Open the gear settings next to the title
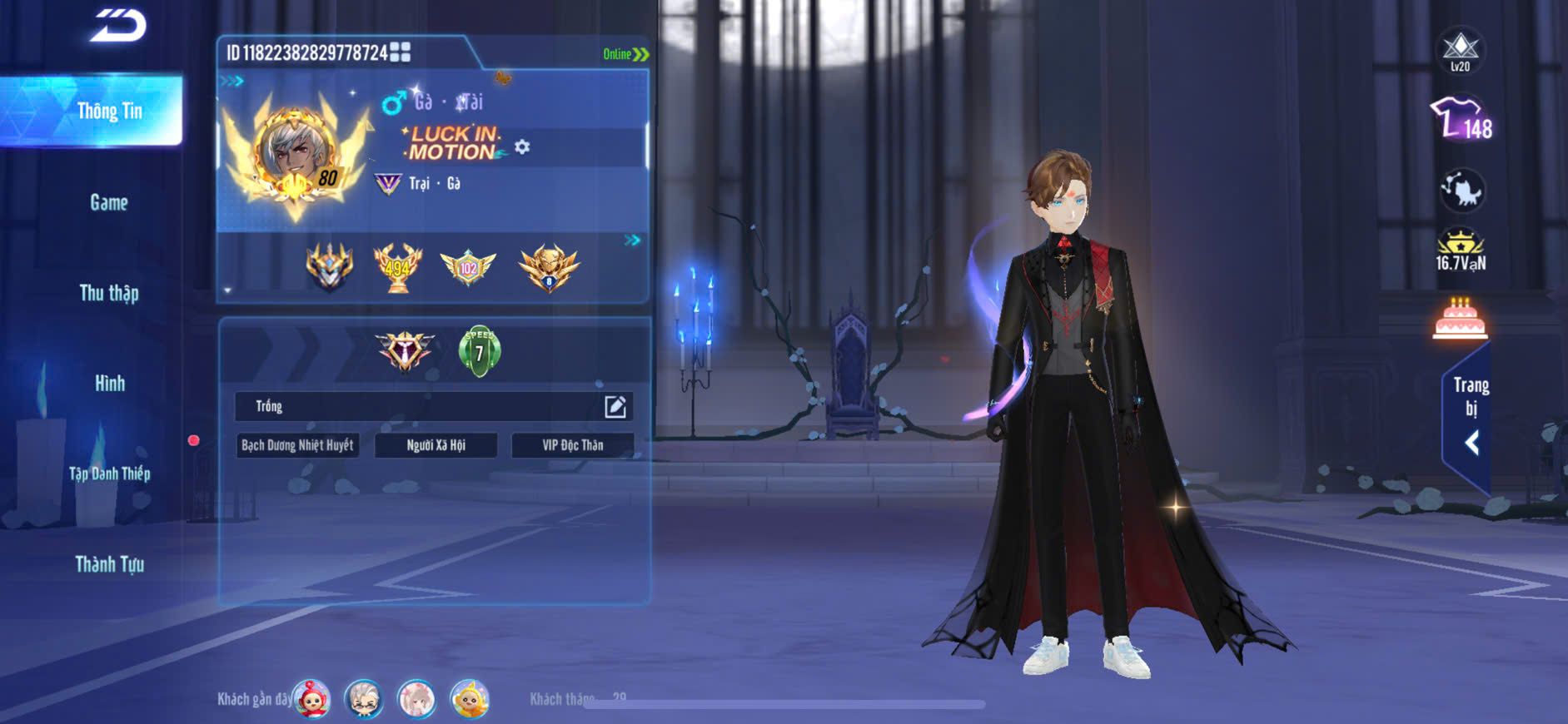The image size is (1568, 724). pyautogui.click(x=522, y=147)
